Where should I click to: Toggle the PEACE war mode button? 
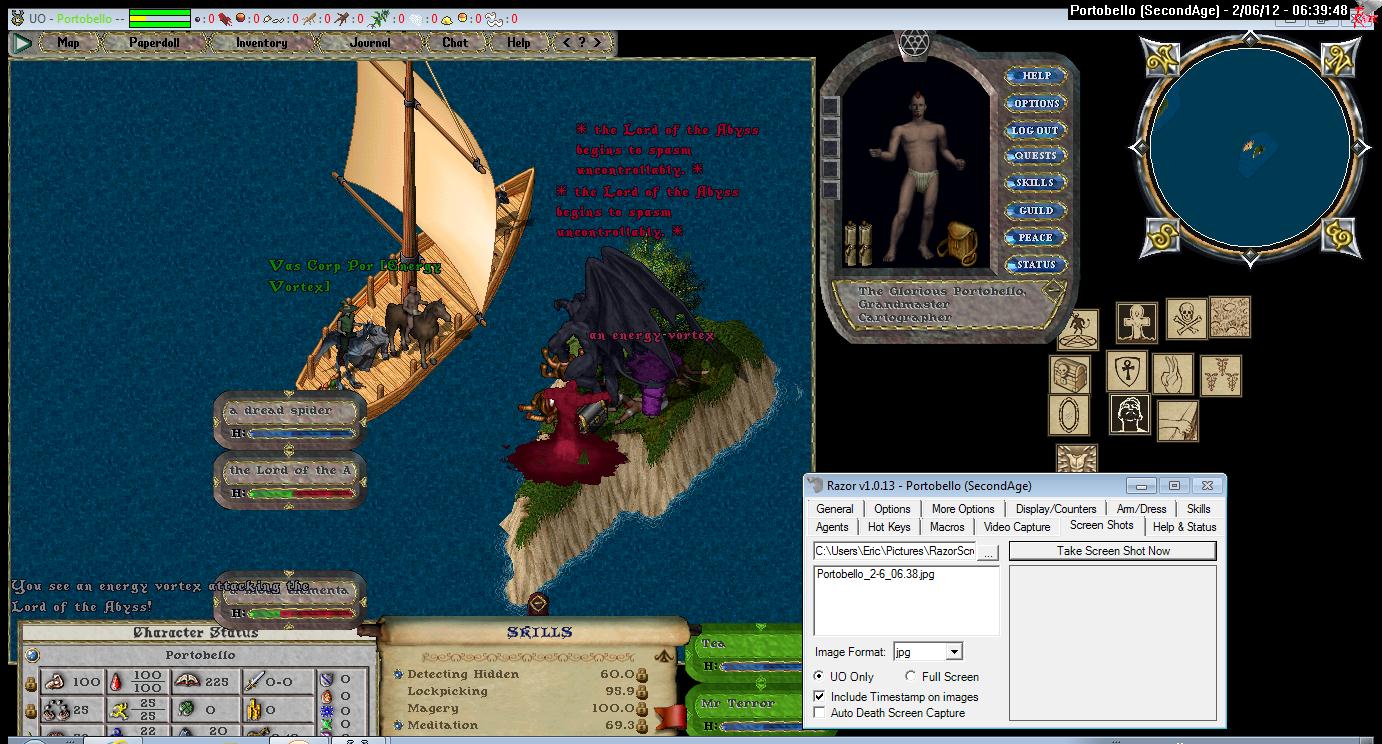1036,237
